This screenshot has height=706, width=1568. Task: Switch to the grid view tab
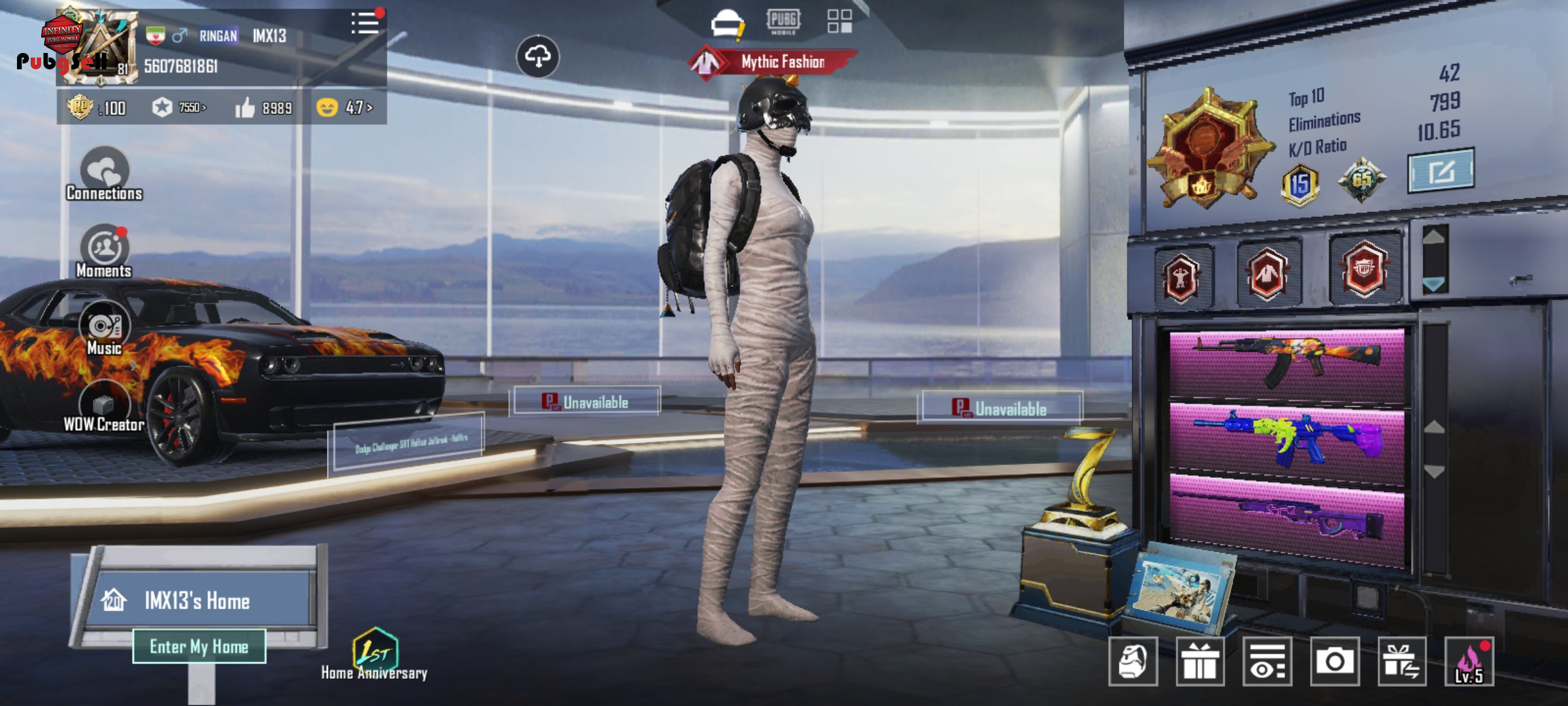840,21
